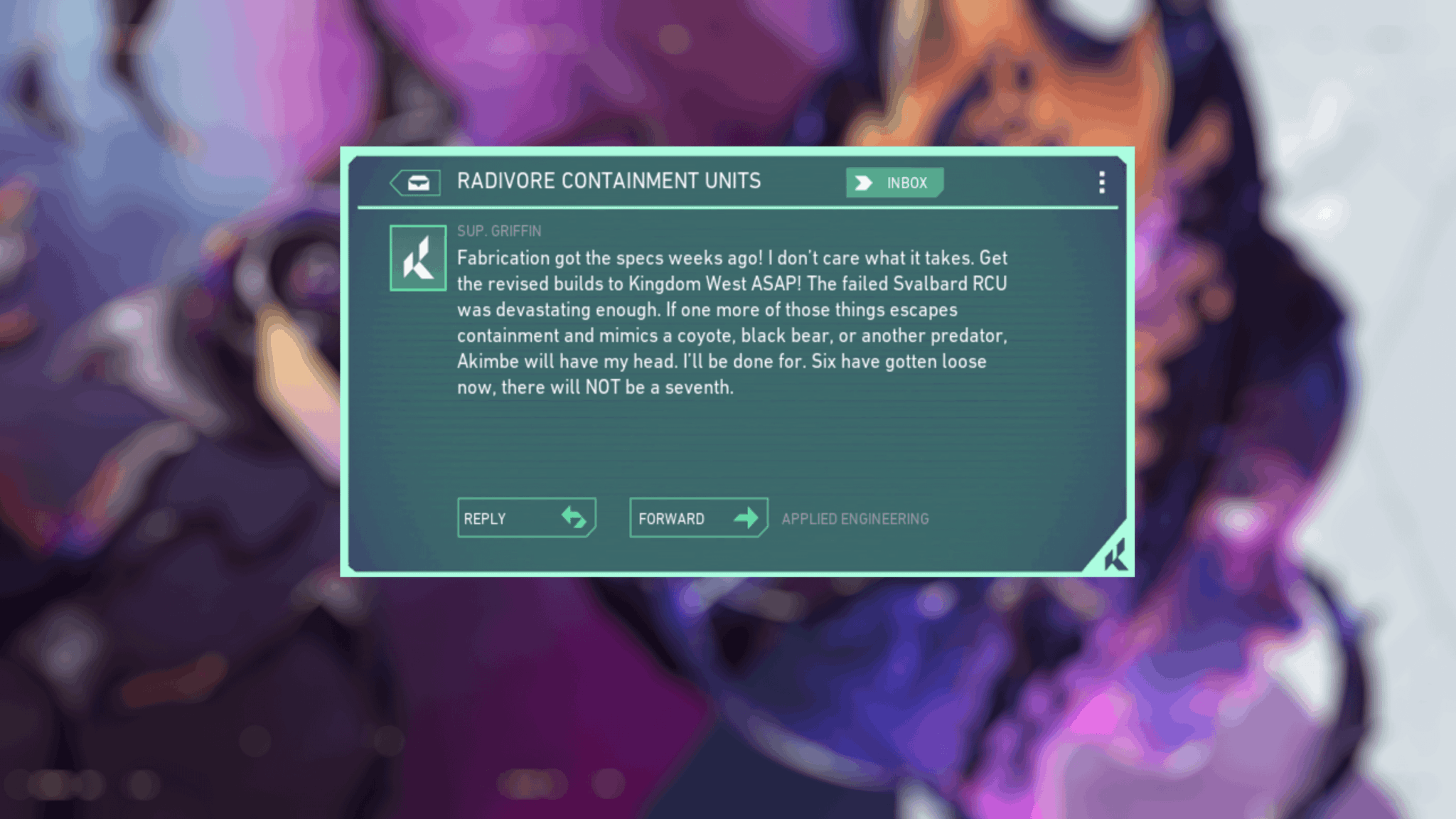The width and height of the screenshot is (1456, 819).
Task: Expand the kebab menu for message options
Action: click(1102, 183)
